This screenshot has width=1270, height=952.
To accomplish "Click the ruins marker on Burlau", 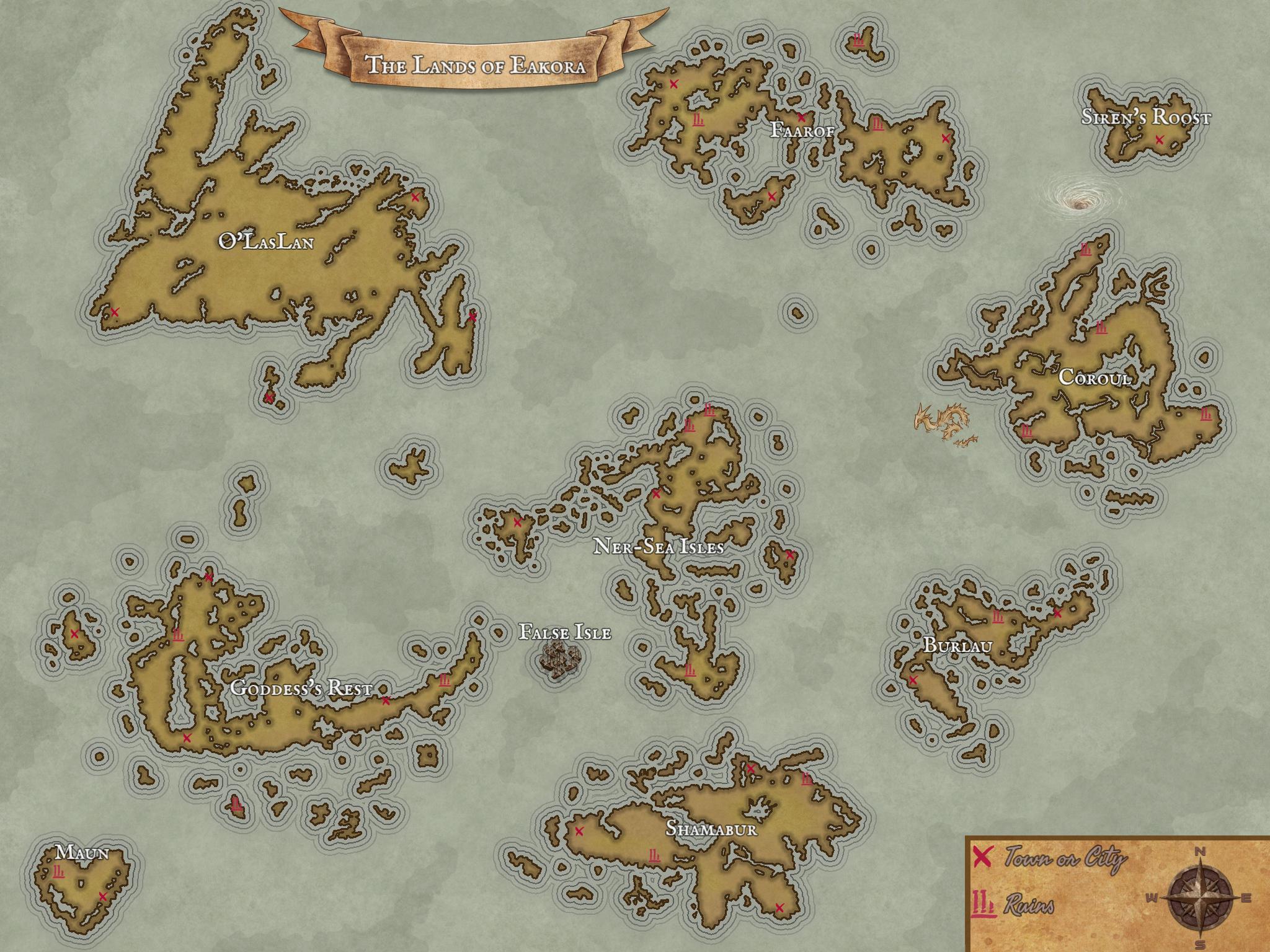I will [x=997, y=617].
